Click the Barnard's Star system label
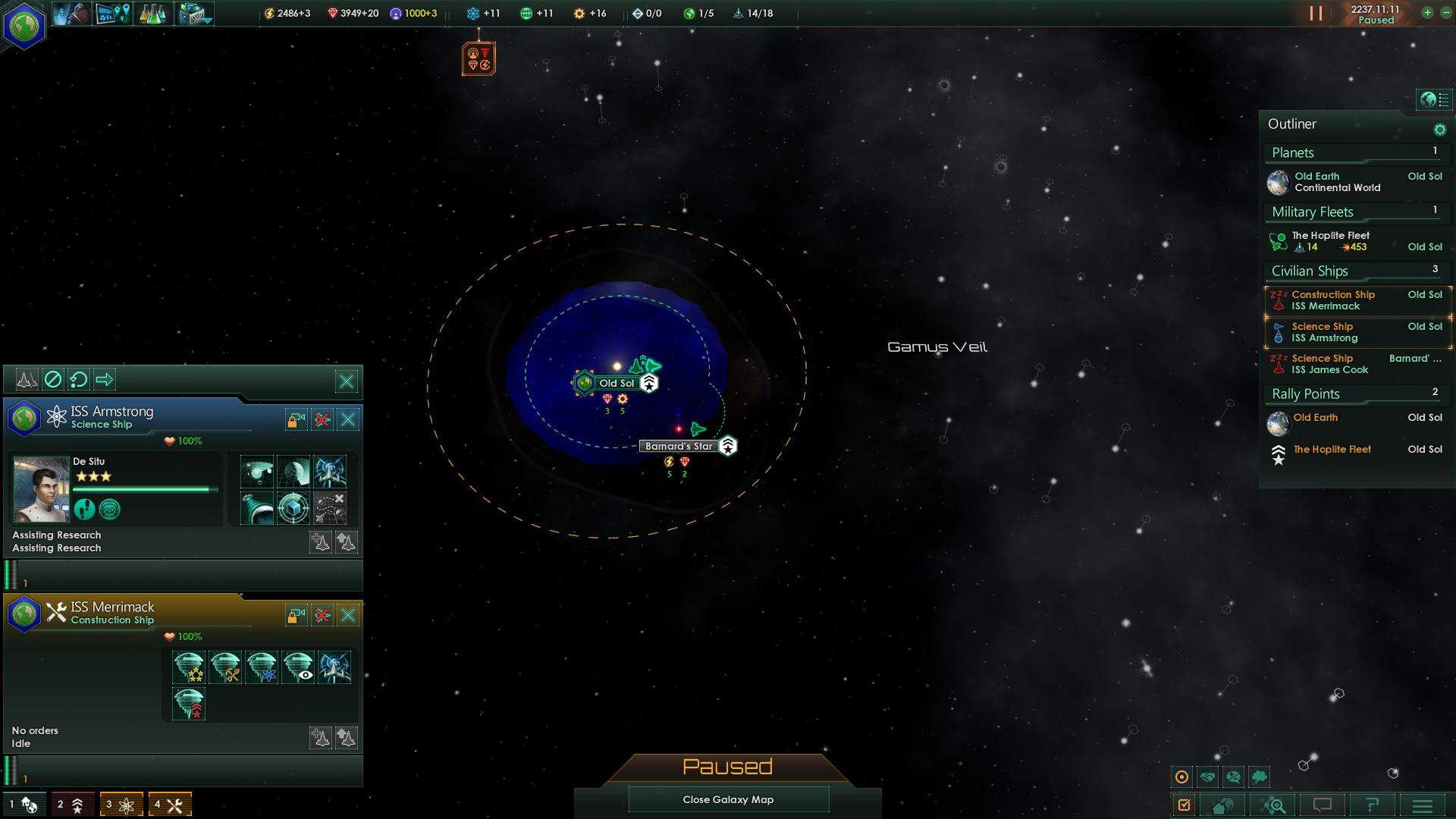The width and height of the screenshot is (1456, 819). pos(679,446)
